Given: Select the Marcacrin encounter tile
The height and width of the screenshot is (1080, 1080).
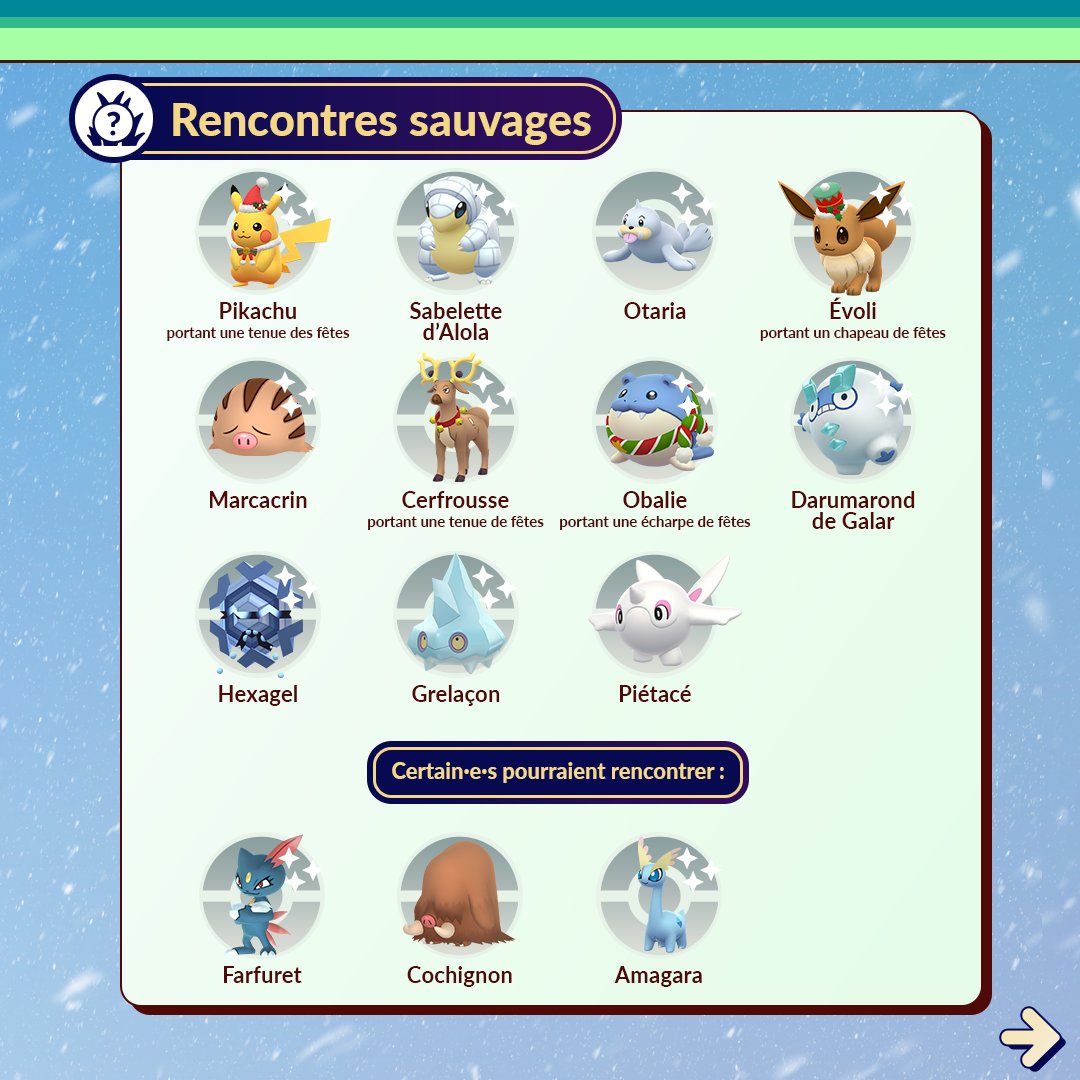Looking at the screenshot, I should coord(258,422).
